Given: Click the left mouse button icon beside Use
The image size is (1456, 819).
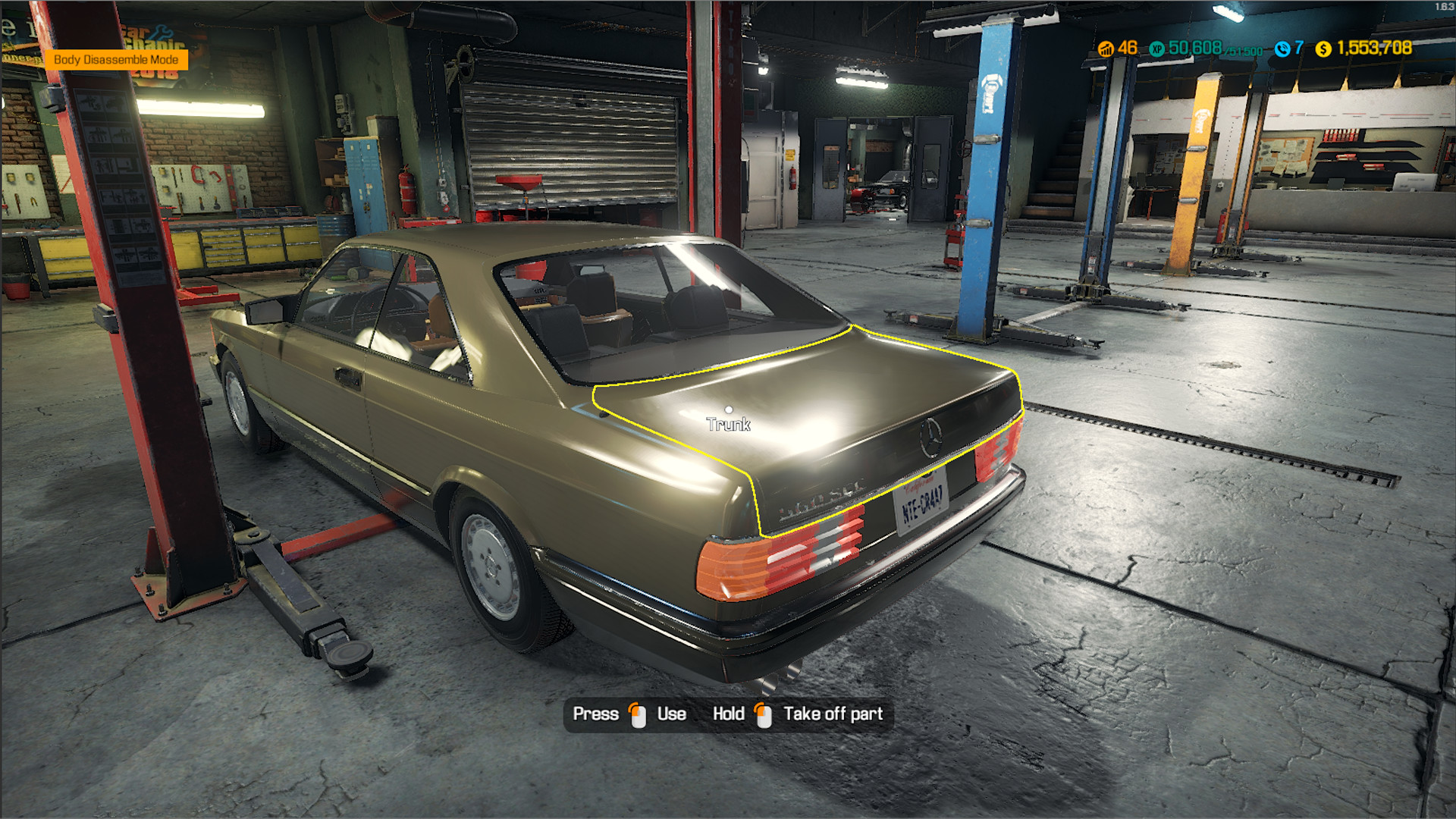Looking at the screenshot, I should [635, 714].
